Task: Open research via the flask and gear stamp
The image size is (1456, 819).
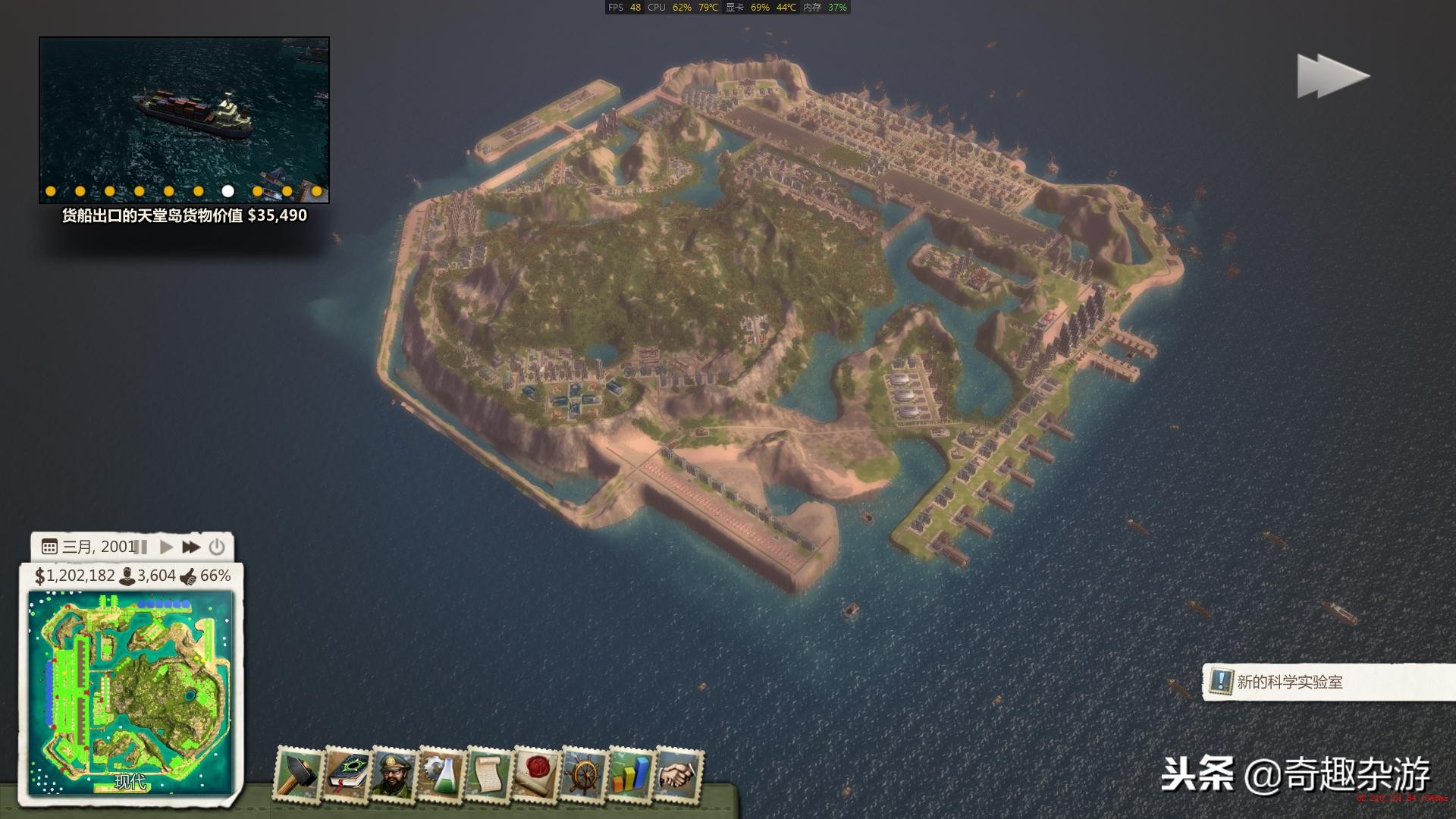Action: [x=441, y=775]
